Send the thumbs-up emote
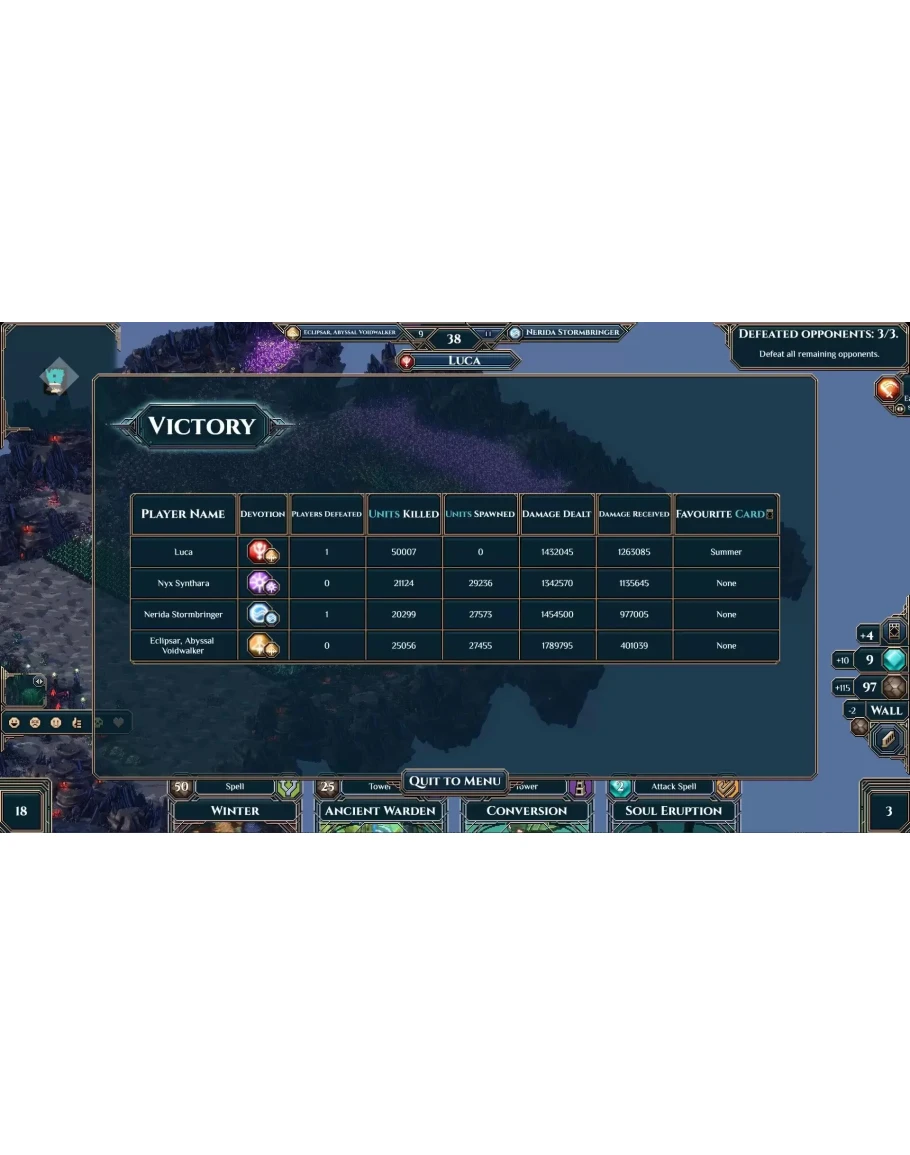This screenshot has width=910, height=1155. 76,722
